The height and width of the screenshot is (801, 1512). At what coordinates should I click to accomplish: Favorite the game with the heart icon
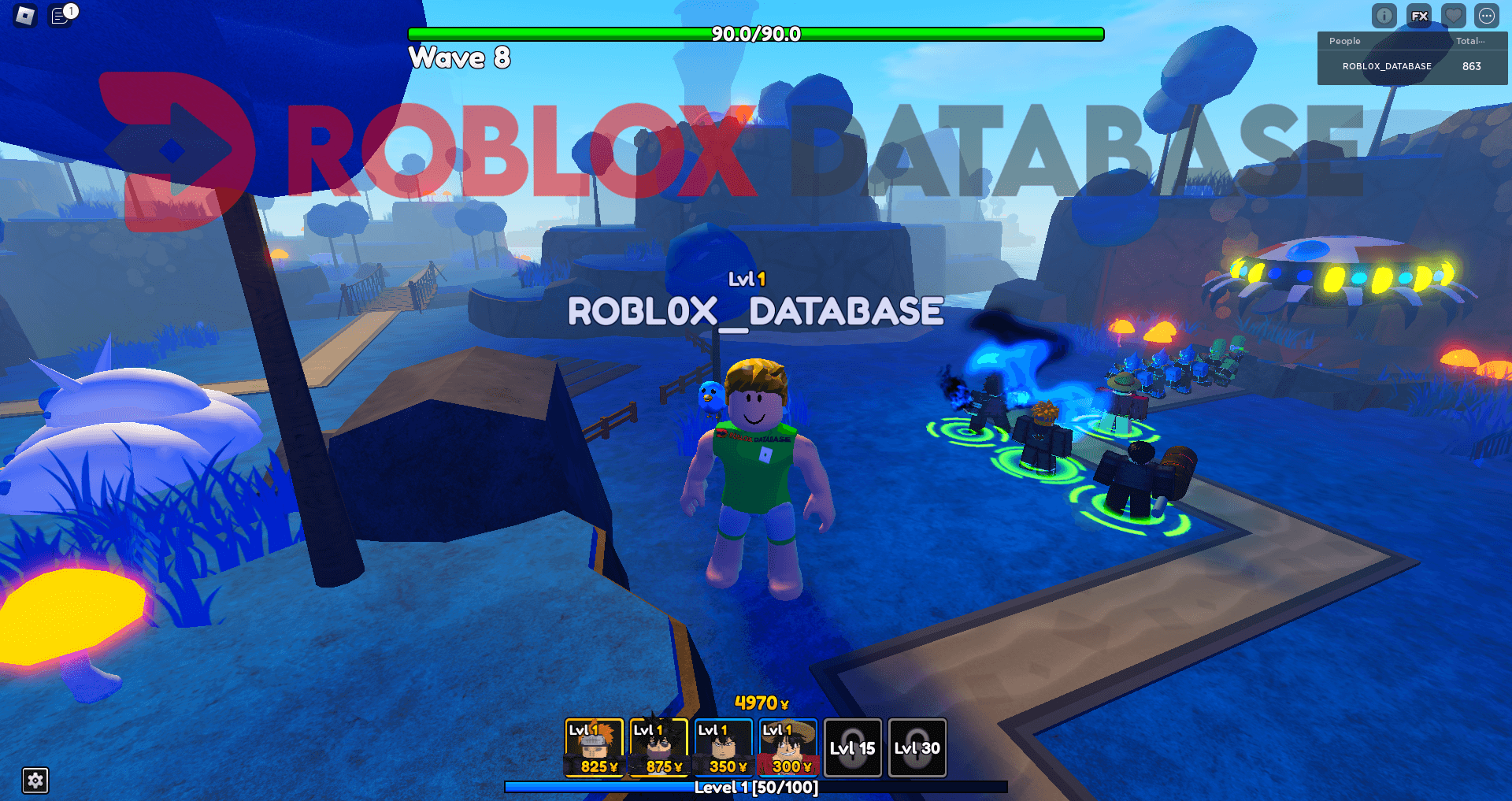(x=1453, y=16)
